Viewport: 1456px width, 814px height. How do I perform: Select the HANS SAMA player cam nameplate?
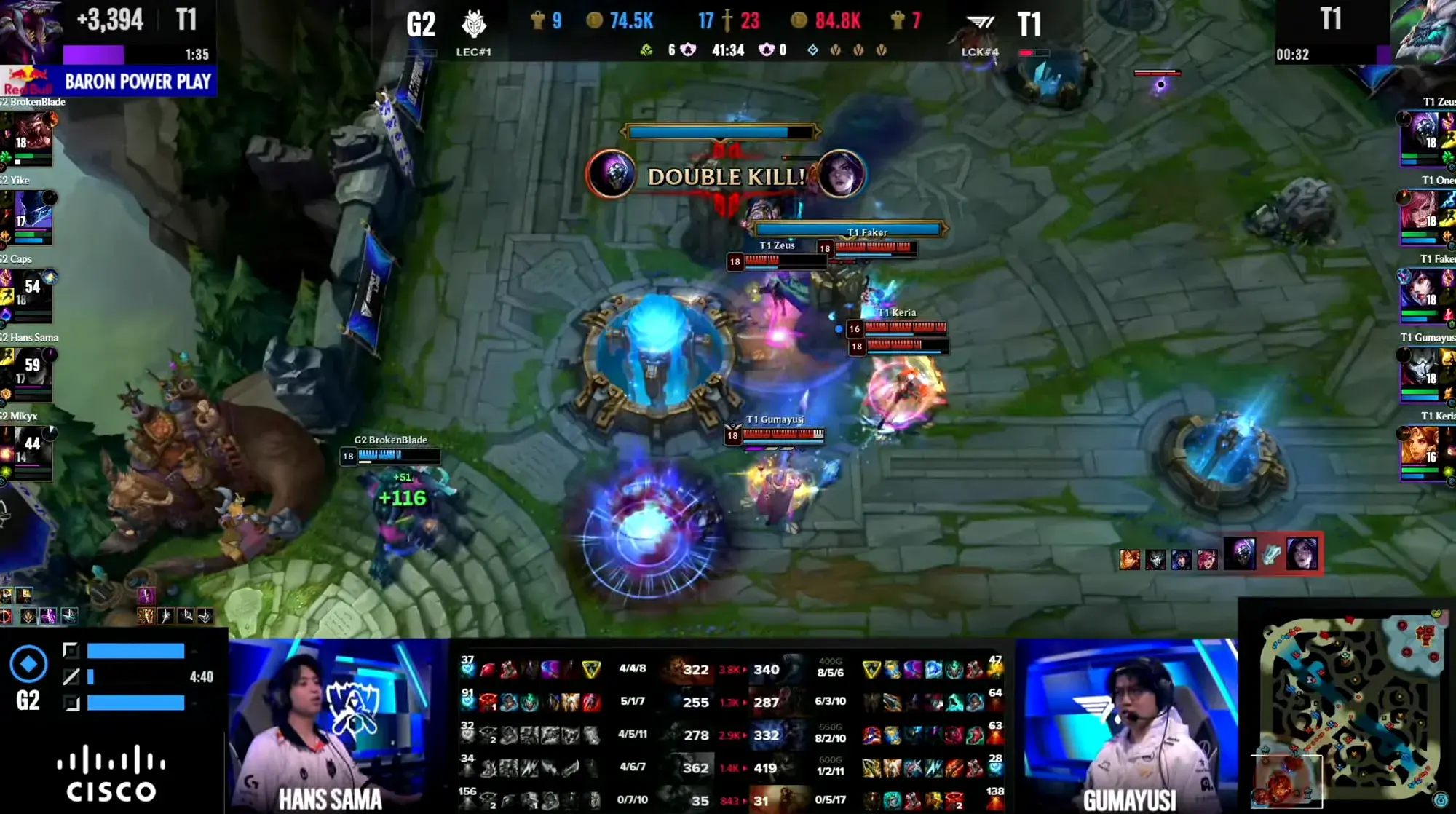pos(331,799)
